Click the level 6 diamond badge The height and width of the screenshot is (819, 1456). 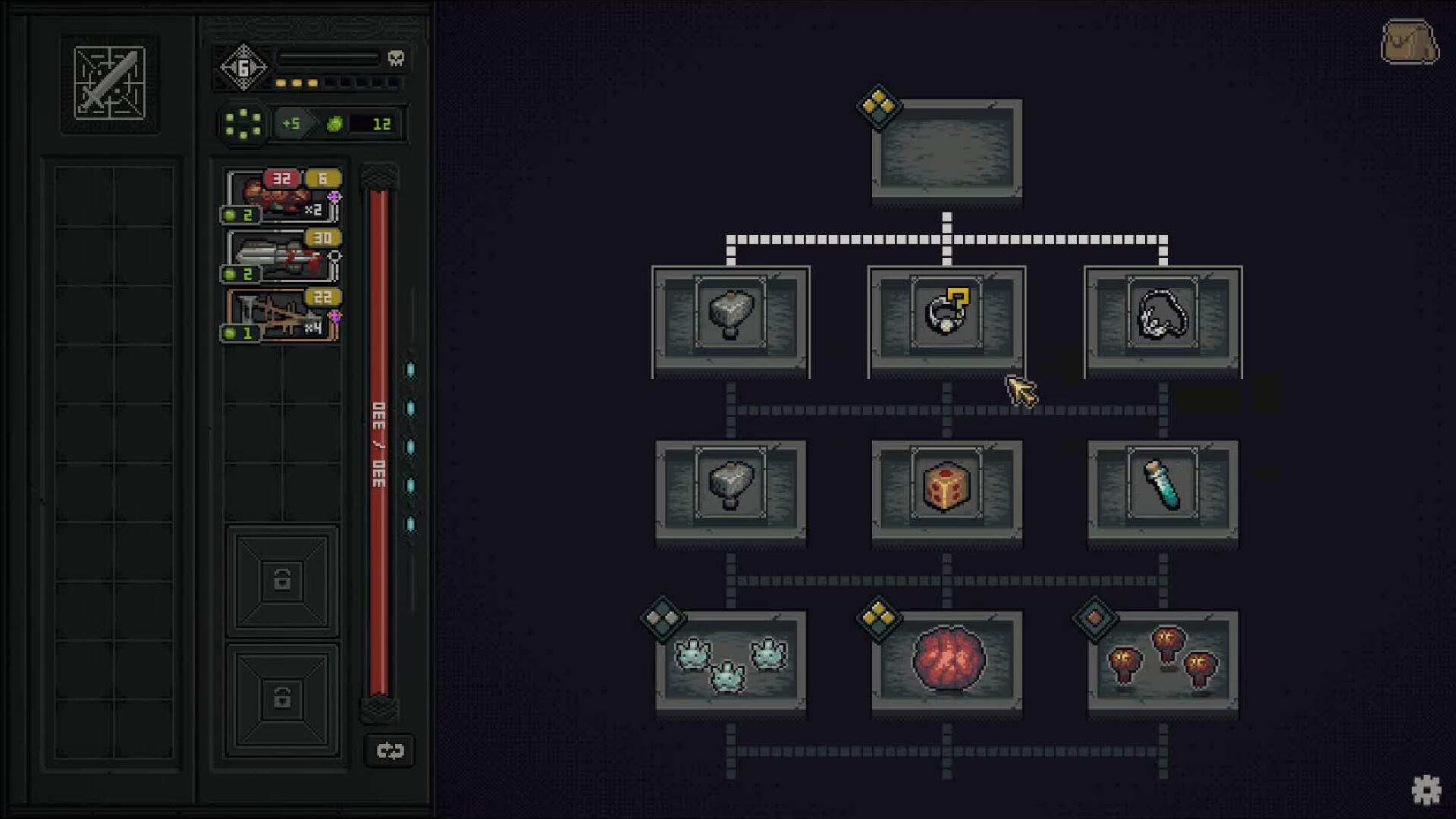[x=243, y=67]
